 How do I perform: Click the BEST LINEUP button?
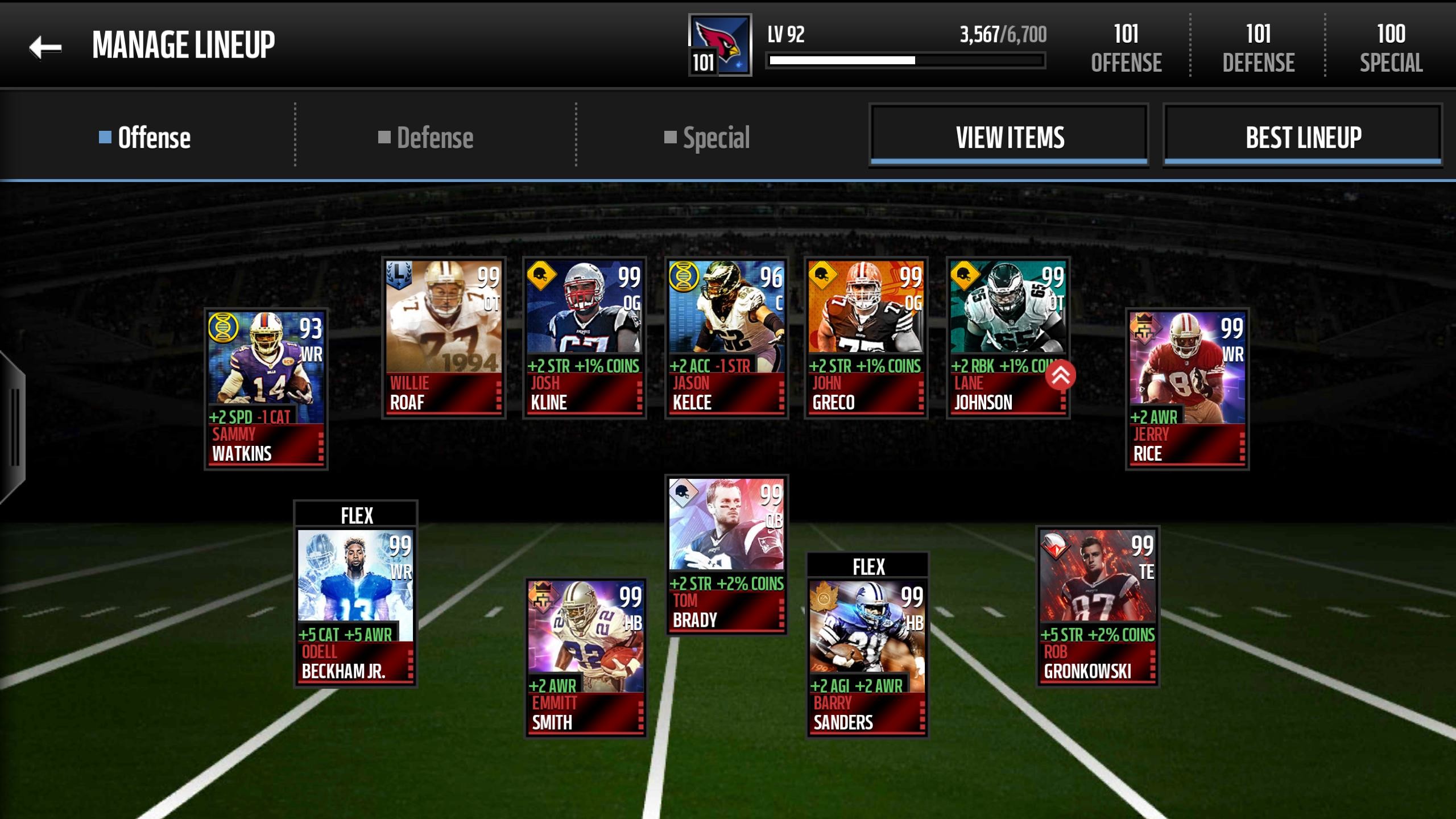tap(1302, 136)
